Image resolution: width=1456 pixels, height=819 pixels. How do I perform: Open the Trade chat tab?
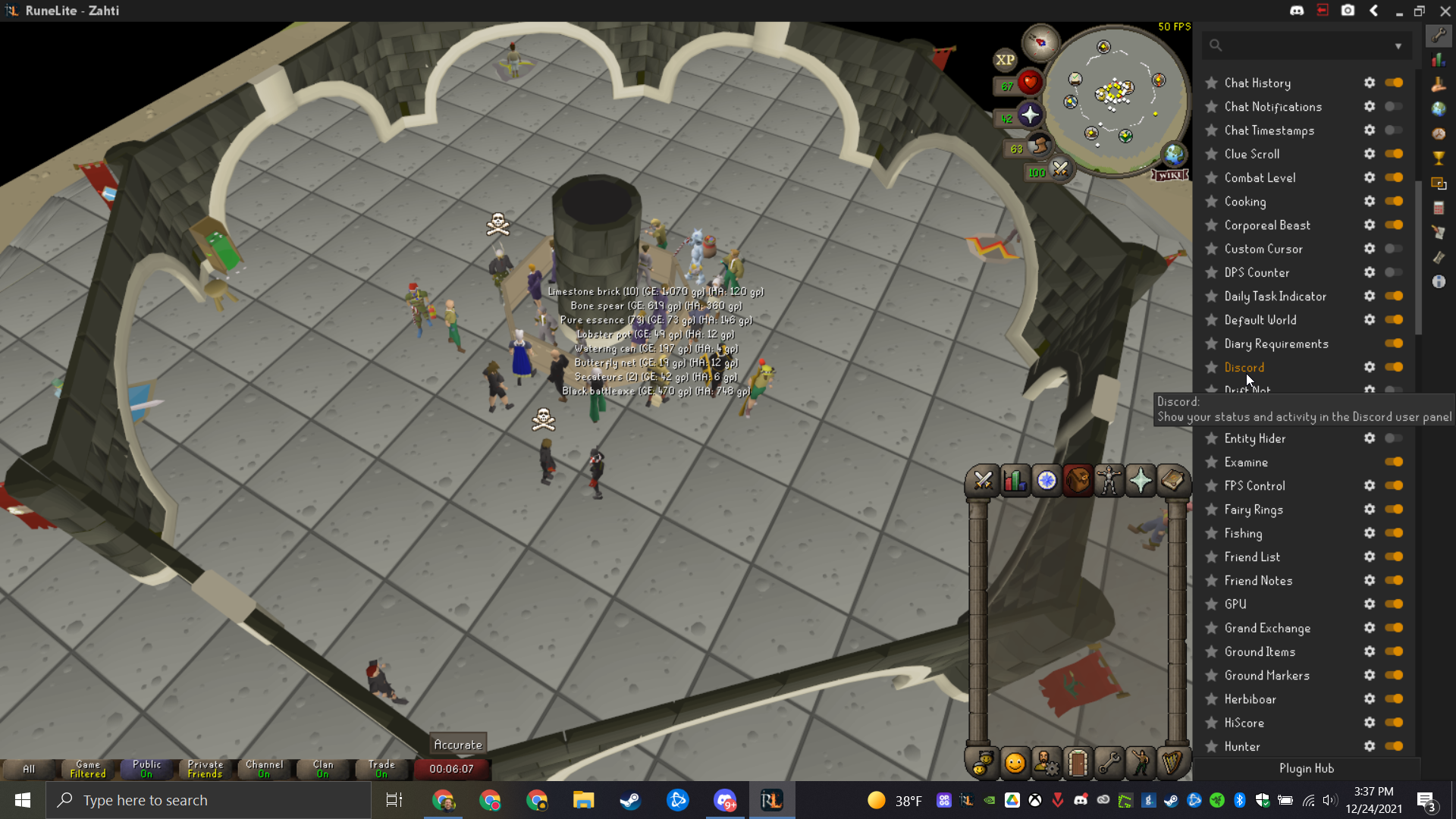[x=381, y=769]
